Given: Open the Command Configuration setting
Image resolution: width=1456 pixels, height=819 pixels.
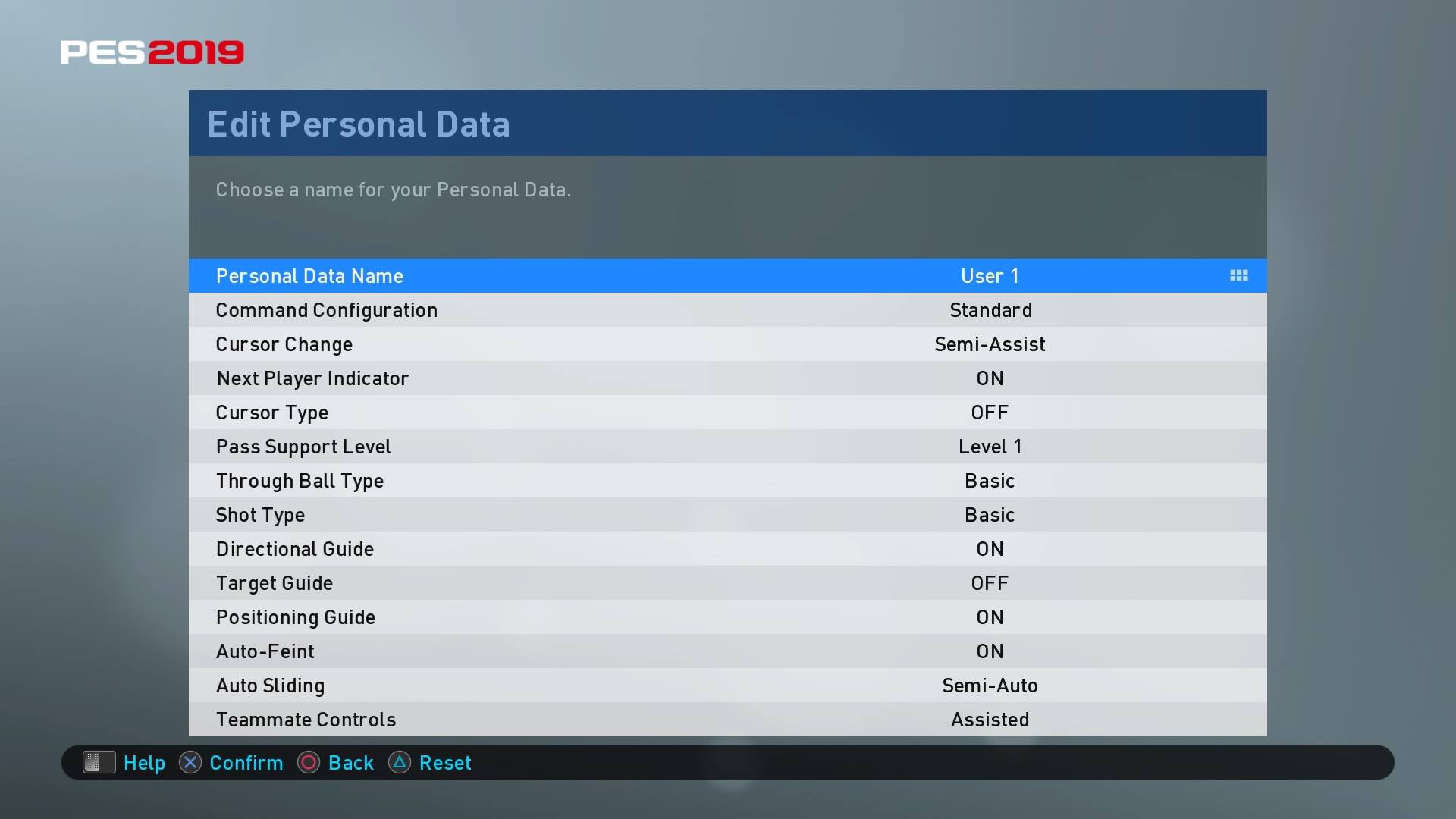Looking at the screenshot, I should pos(726,310).
